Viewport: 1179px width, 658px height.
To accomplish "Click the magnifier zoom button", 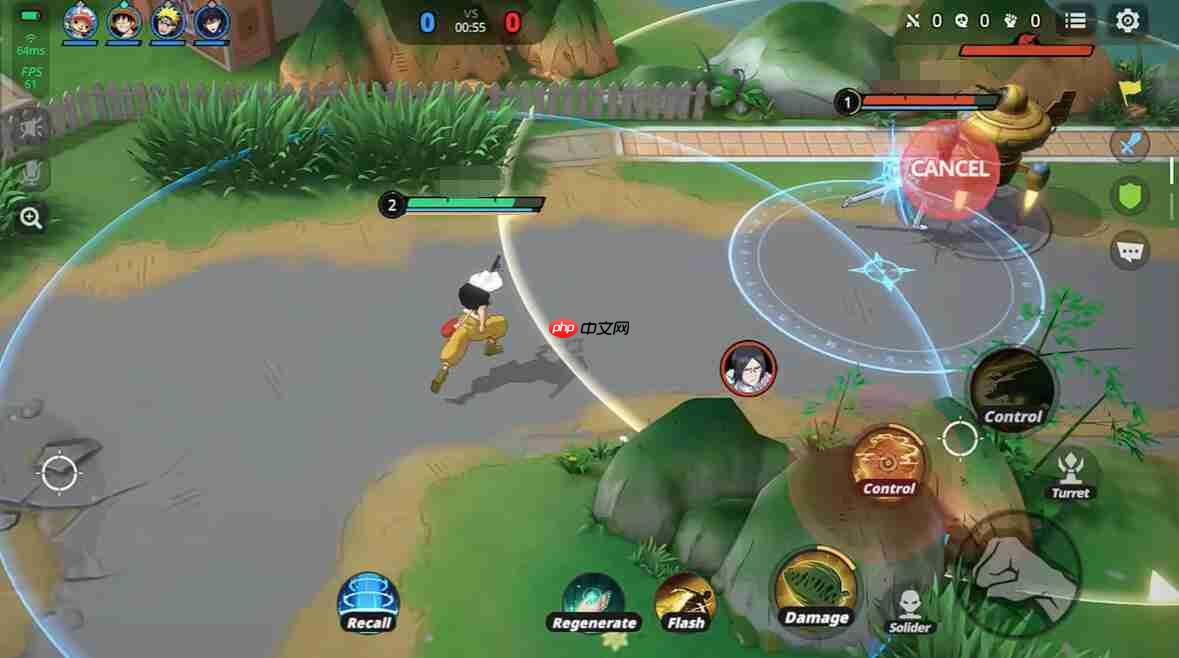I will coord(31,218).
